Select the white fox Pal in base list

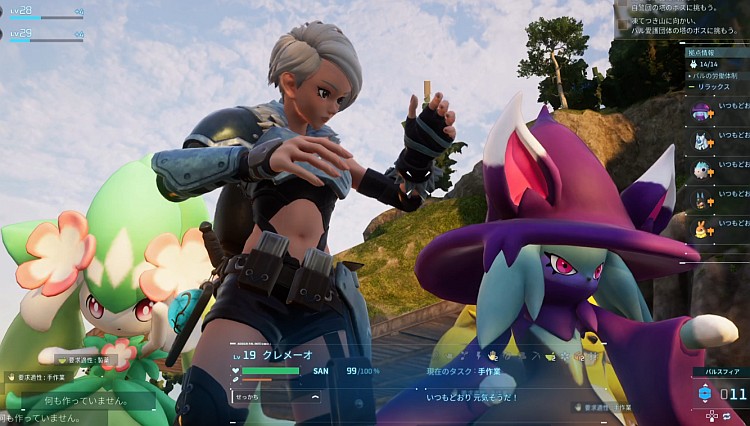pyautogui.click(x=701, y=140)
